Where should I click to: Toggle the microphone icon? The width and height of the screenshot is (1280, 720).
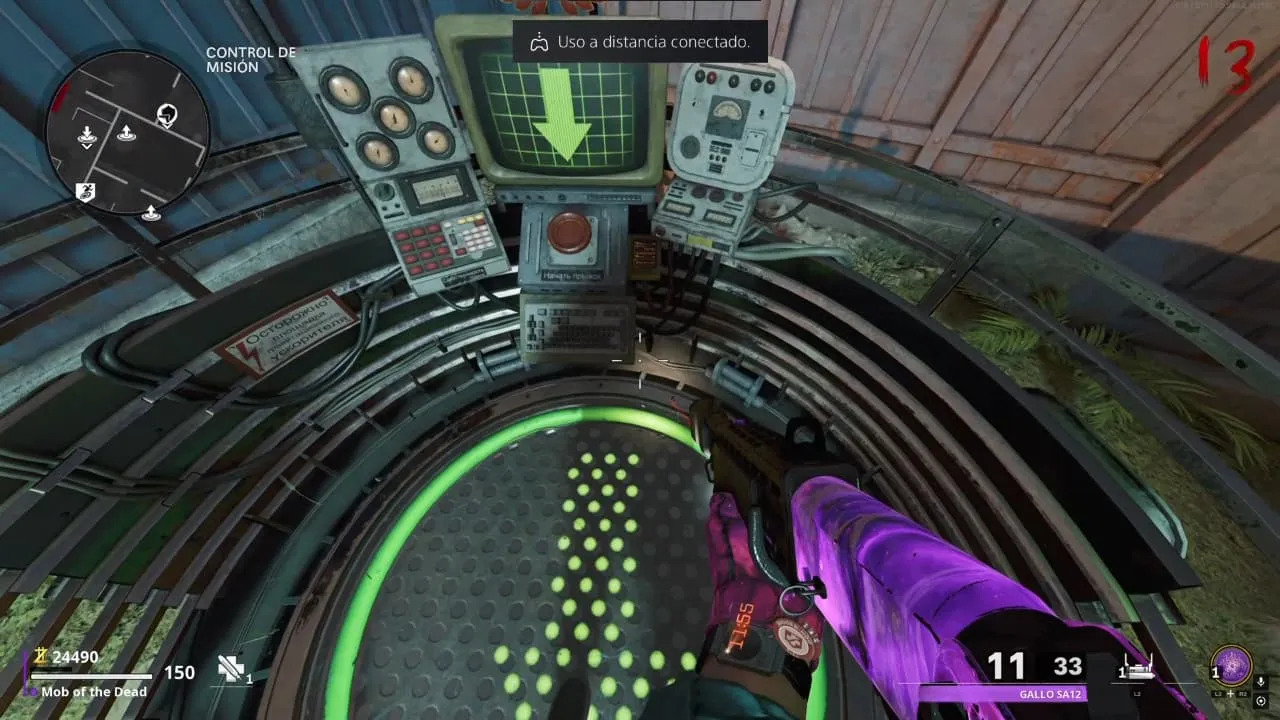pyautogui.click(x=1261, y=681)
